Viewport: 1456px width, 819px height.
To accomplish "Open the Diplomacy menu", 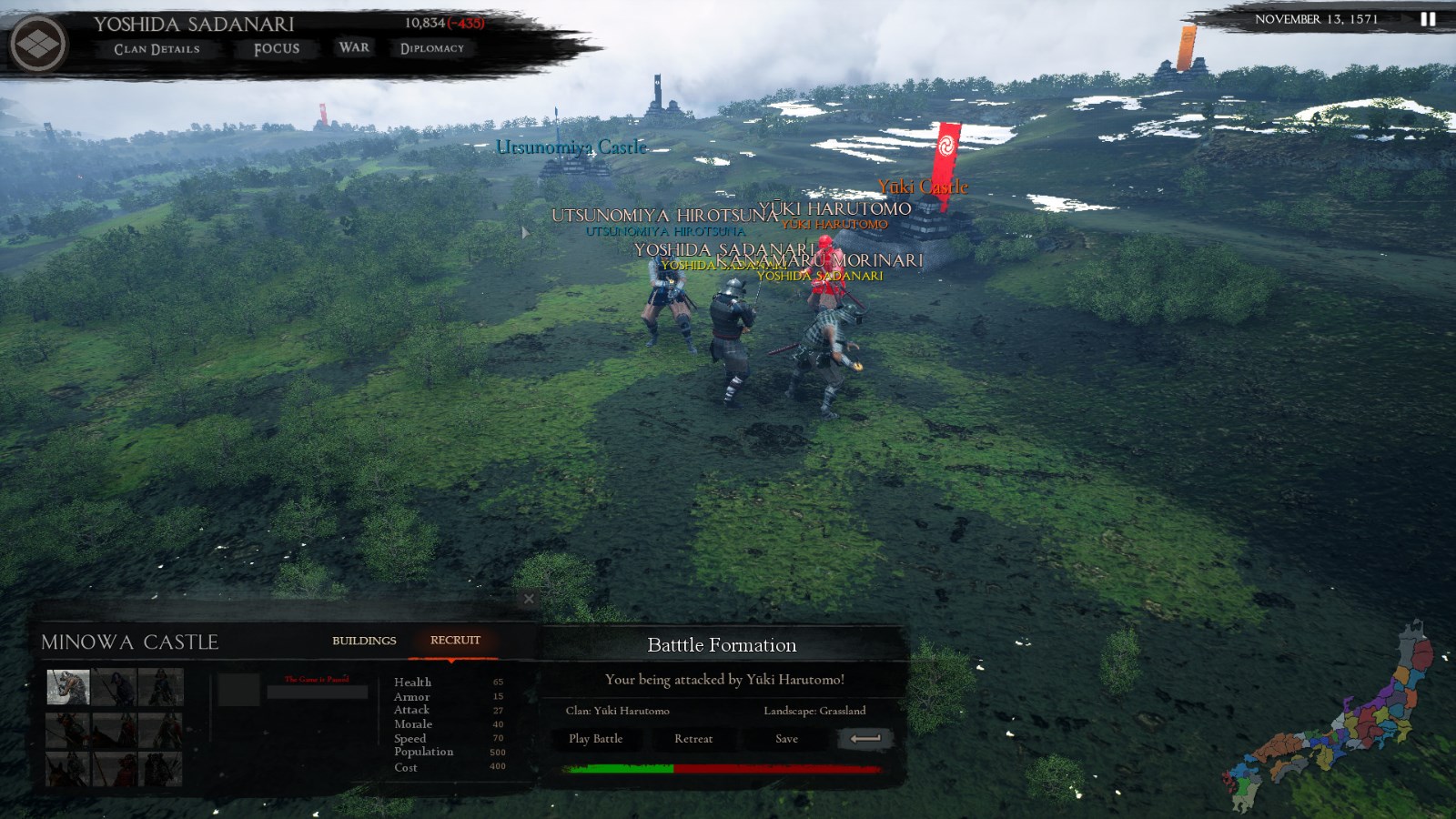I will click(x=432, y=48).
